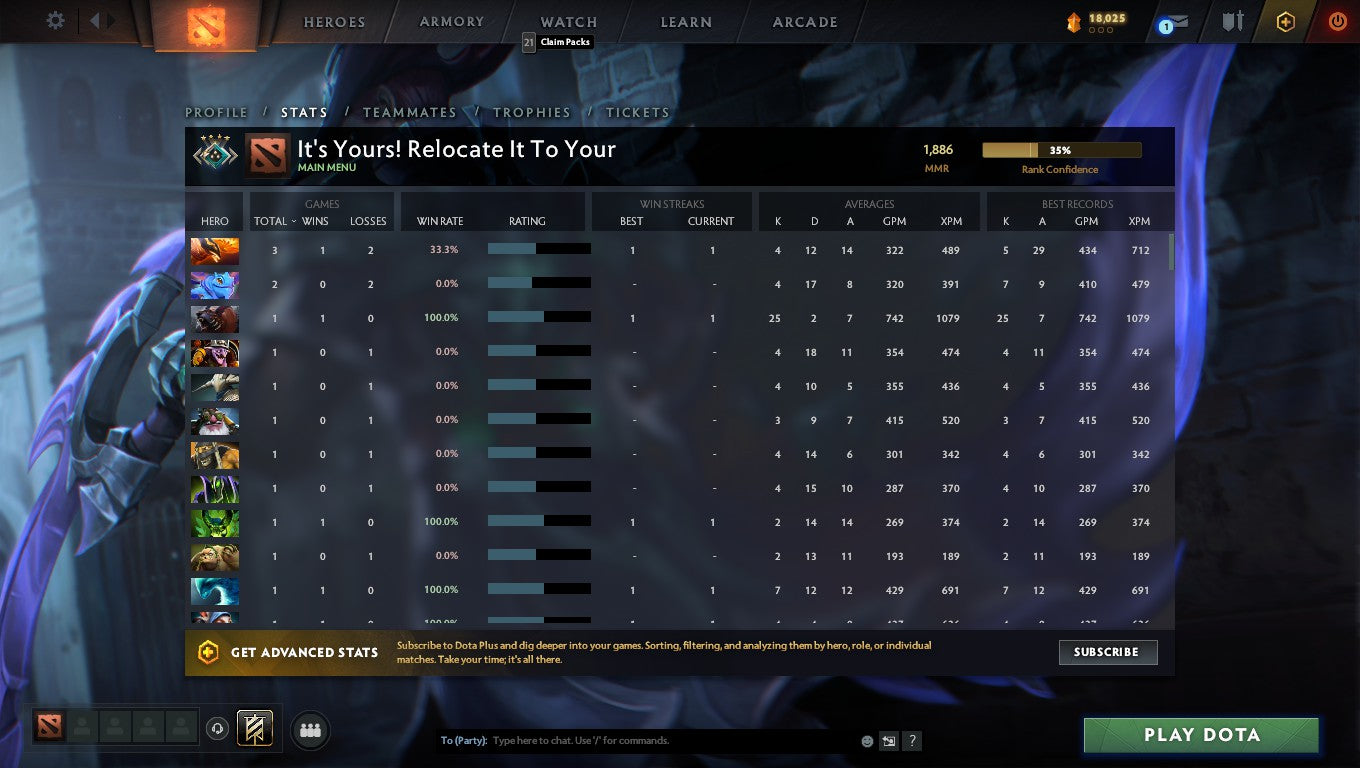Click the Claim Packs notification under WATCH
This screenshot has width=1360, height=768.
tap(559, 42)
